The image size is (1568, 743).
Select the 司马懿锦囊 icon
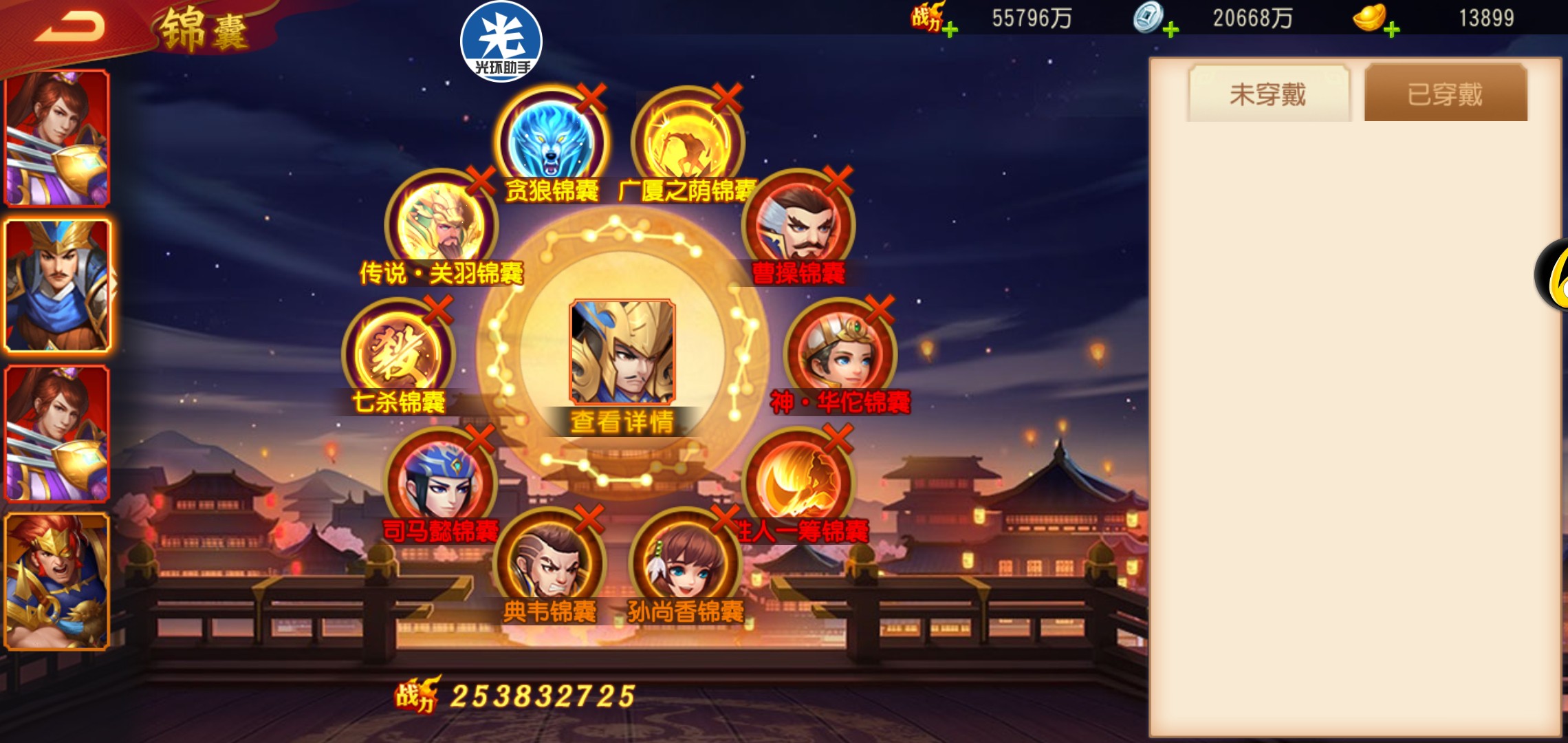coord(441,482)
